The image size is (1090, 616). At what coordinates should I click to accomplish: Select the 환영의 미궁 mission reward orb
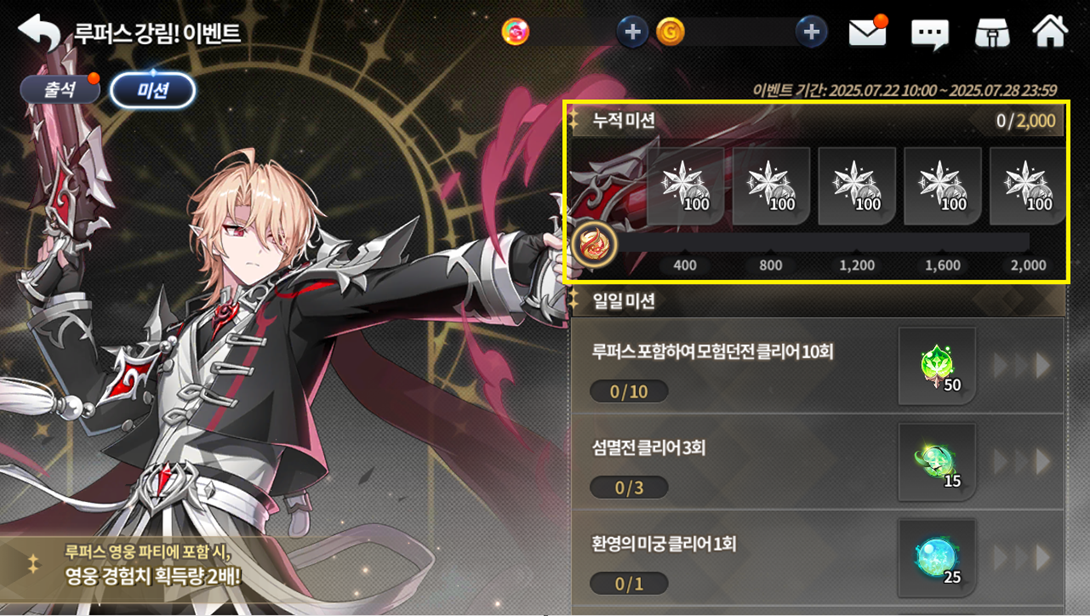pyautogui.click(x=937, y=557)
